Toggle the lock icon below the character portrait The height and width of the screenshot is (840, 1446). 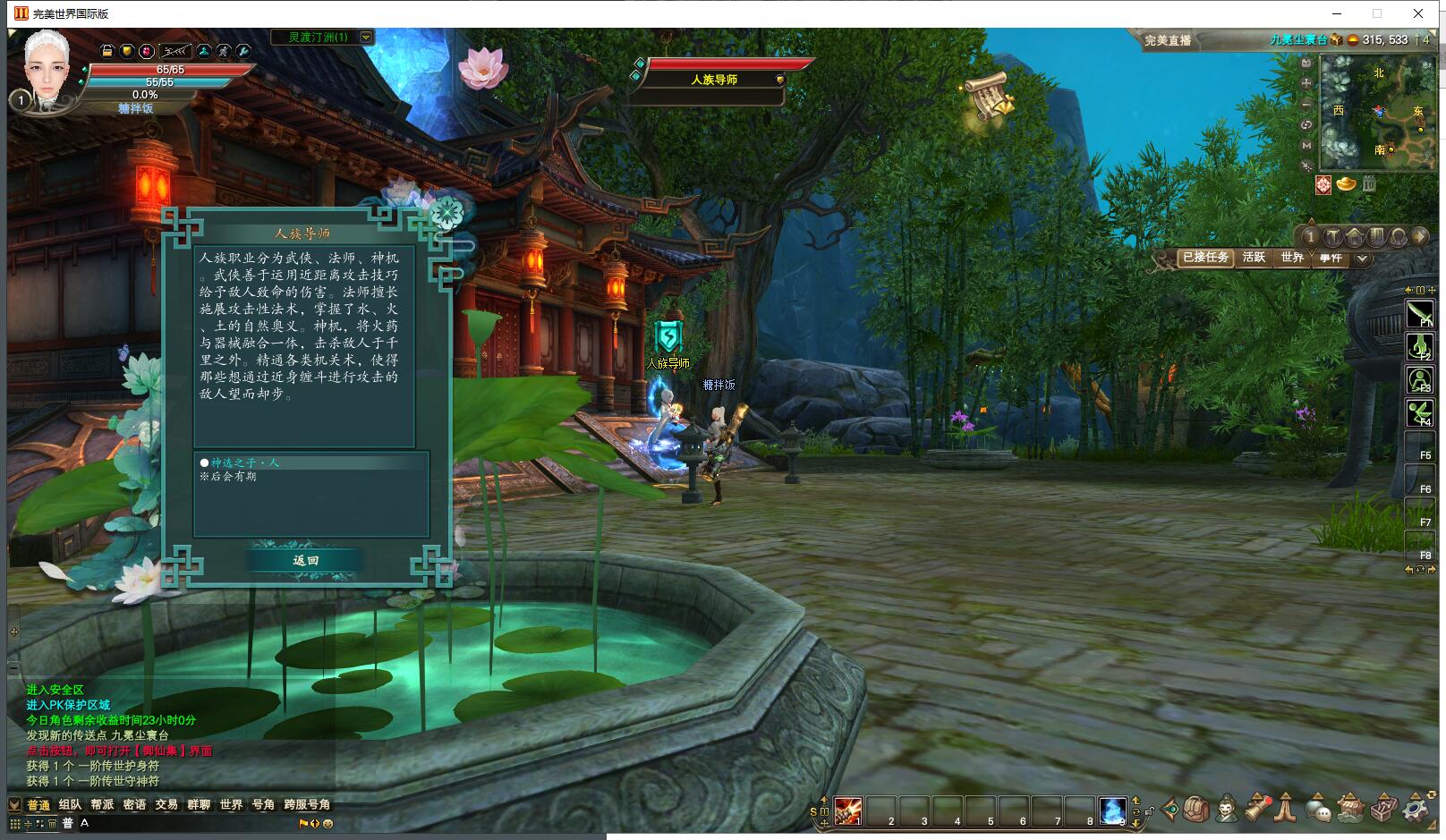click(107, 51)
